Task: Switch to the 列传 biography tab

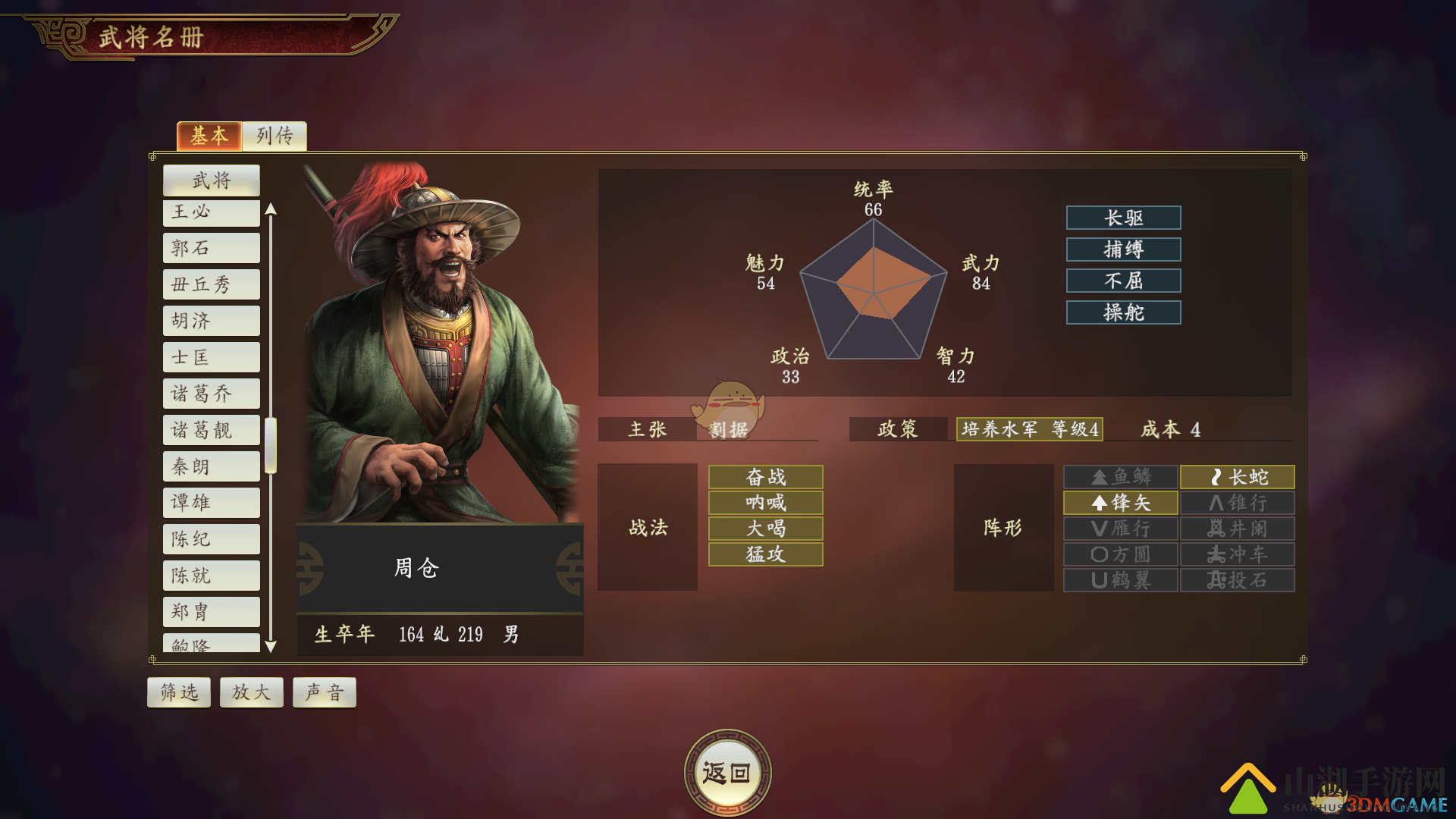Action: click(274, 136)
